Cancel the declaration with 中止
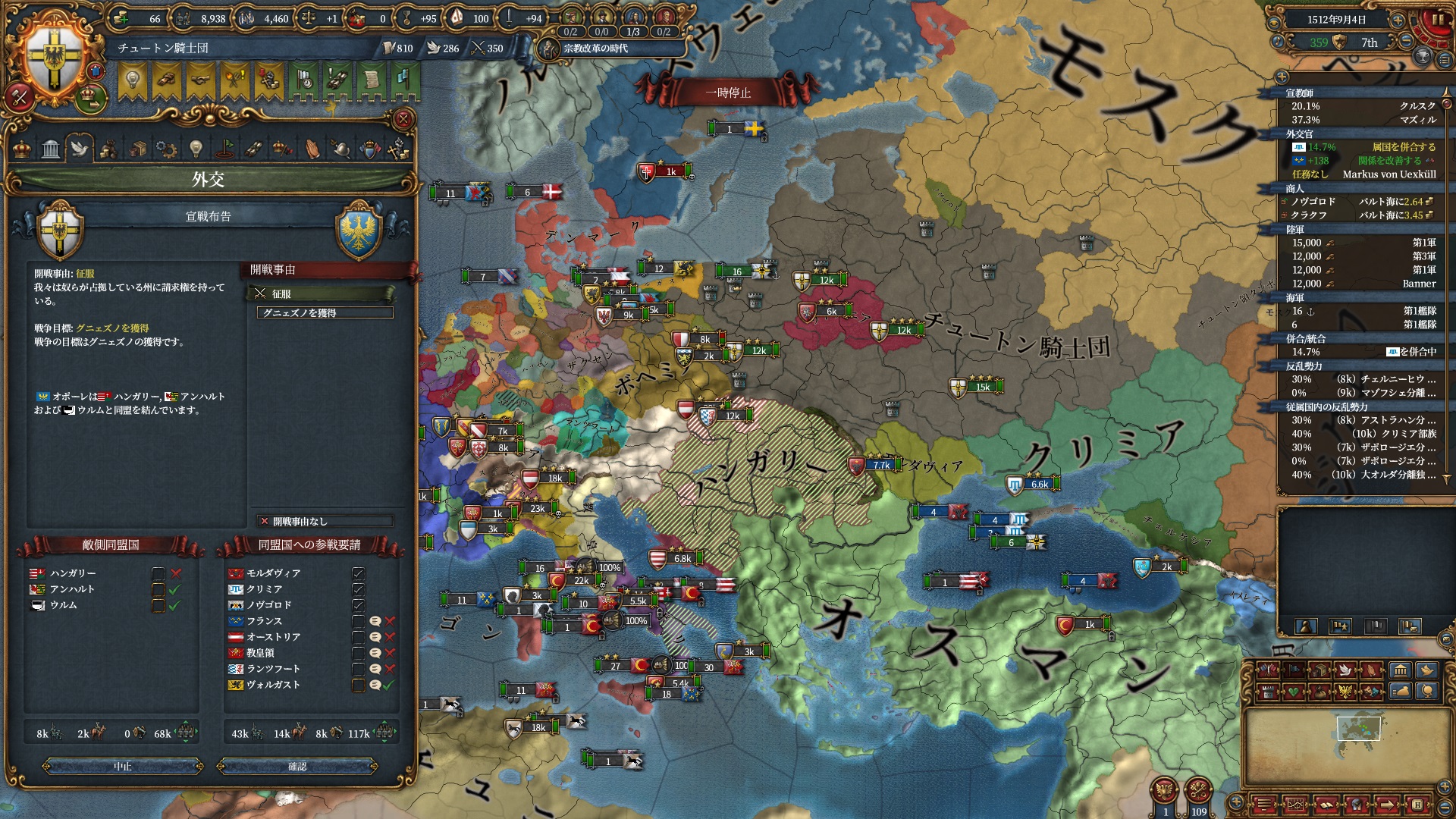1456x819 pixels. coord(123,767)
